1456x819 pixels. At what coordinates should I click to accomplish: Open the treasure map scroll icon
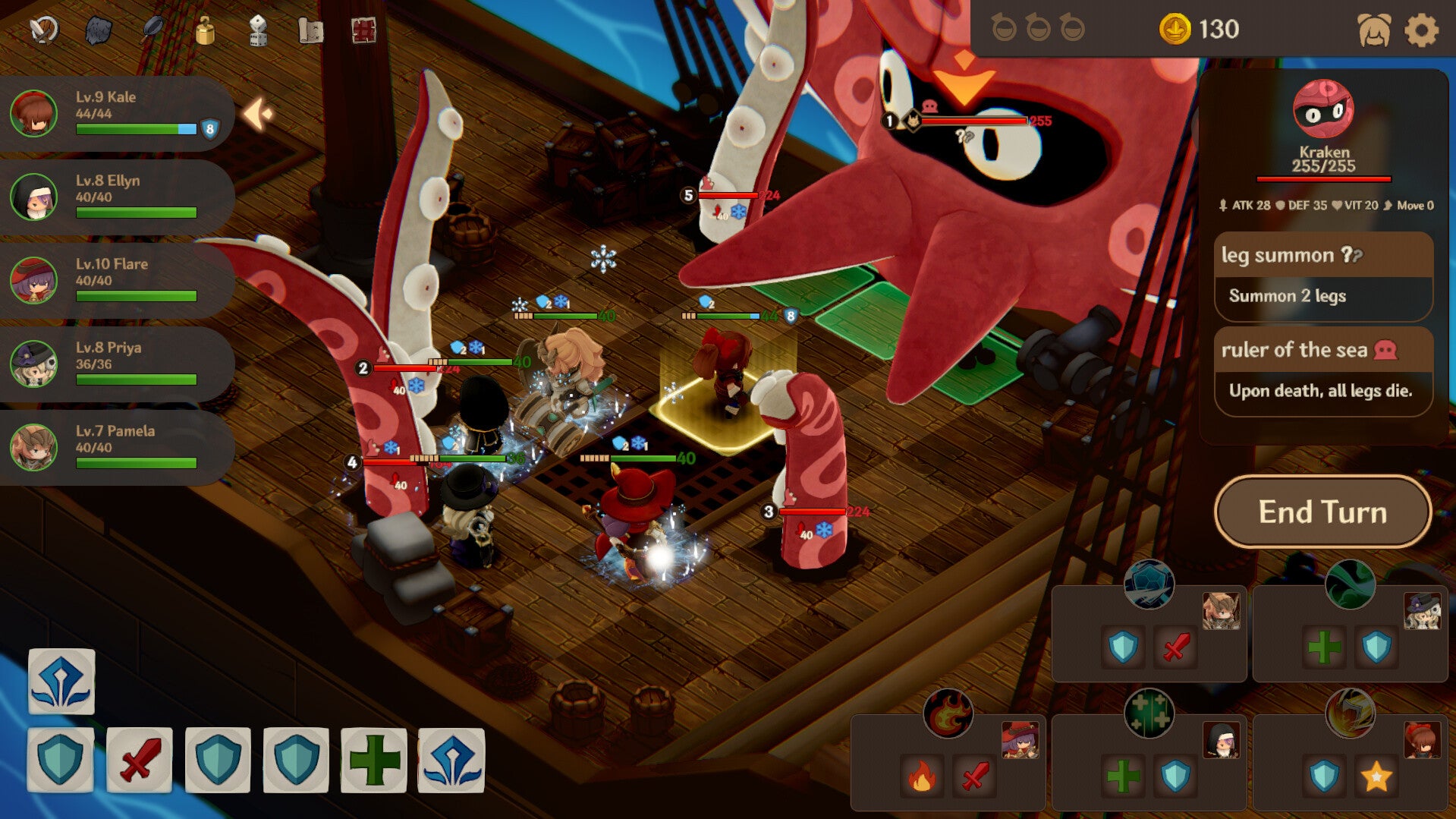pos(310,30)
